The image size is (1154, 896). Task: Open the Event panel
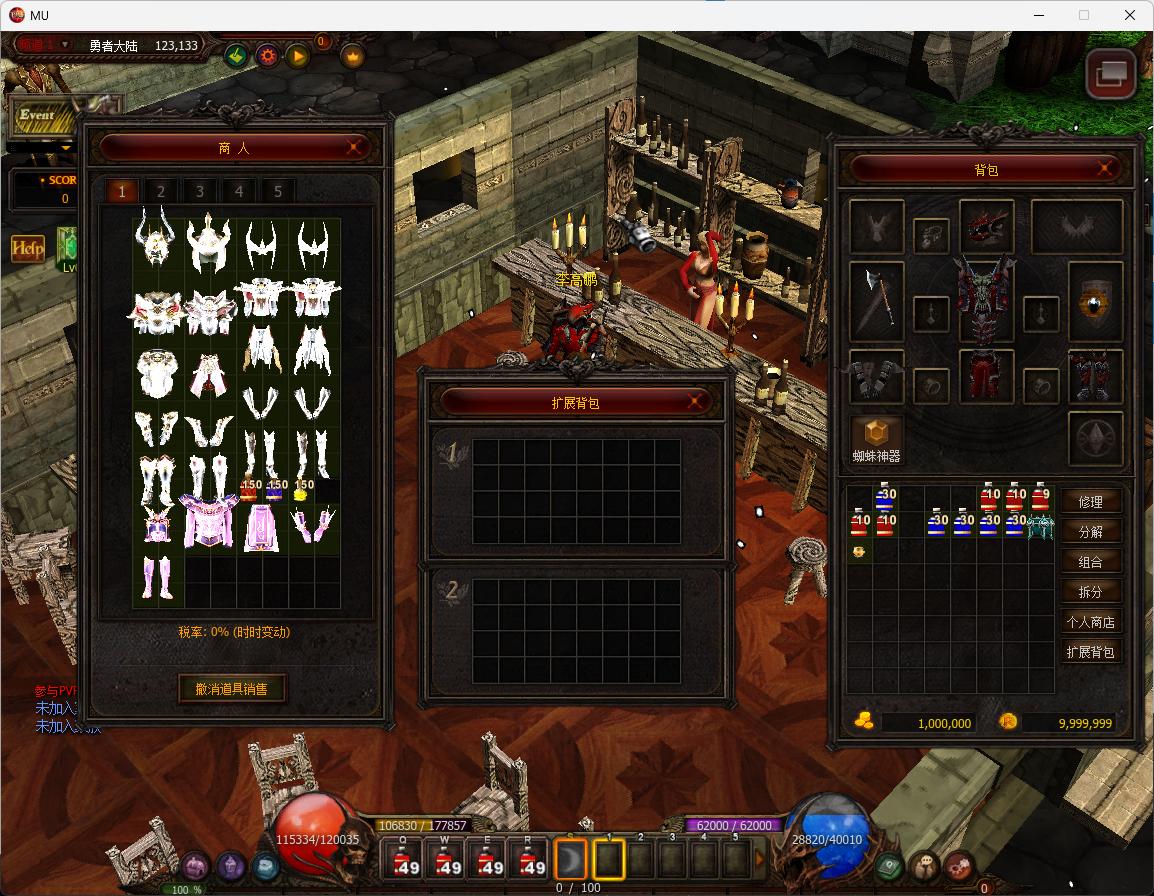(40, 116)
